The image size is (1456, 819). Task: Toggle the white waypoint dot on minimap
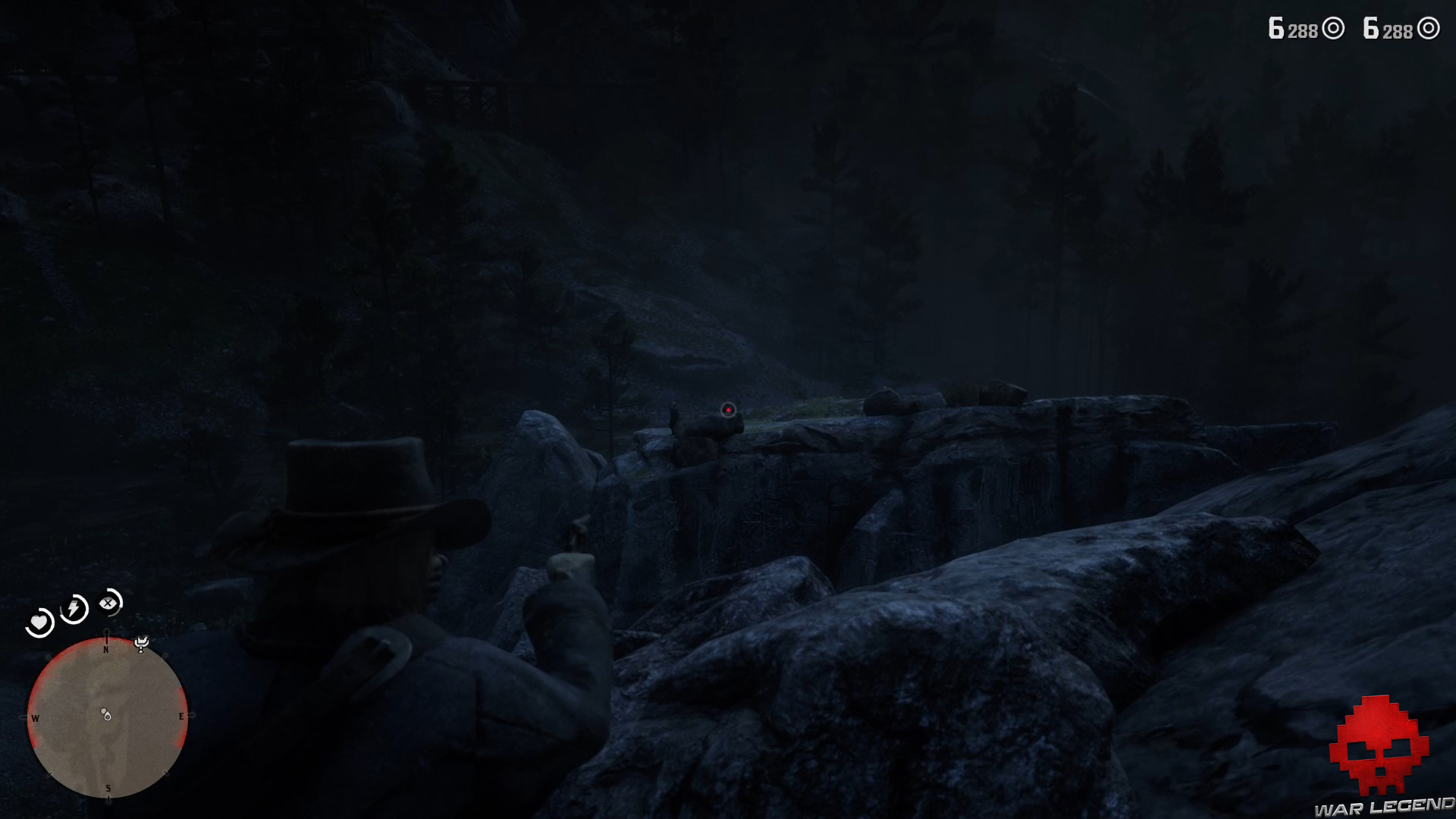(103, 711)
